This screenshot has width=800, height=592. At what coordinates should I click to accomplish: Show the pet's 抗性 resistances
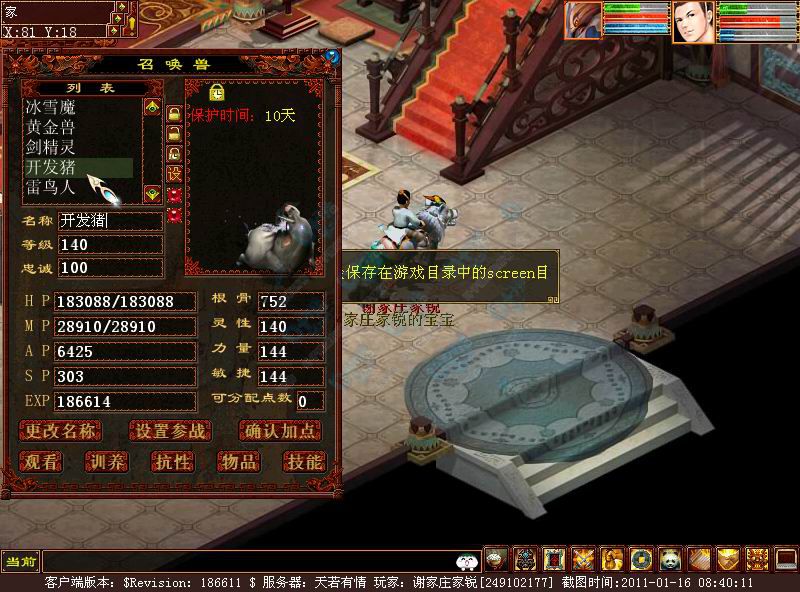click(x=171, y=461)
